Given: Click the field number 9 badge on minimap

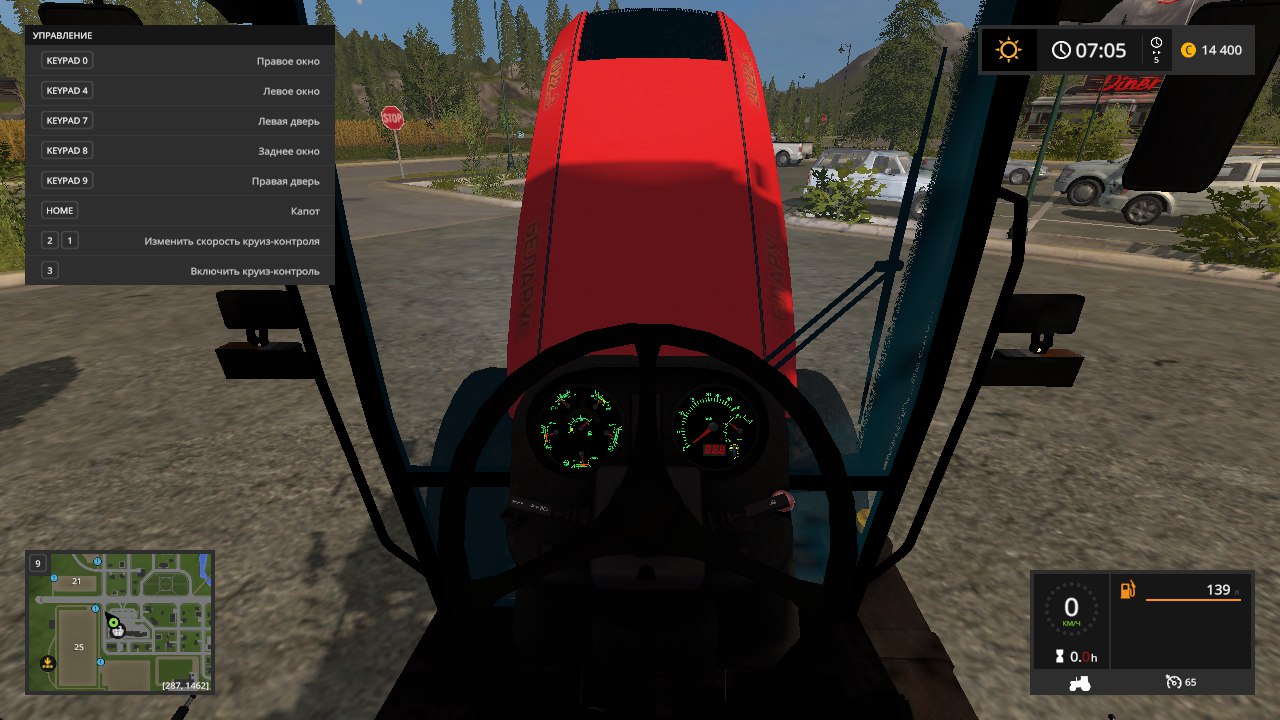Looking at the screenshot, I should (x=37, y=563).
